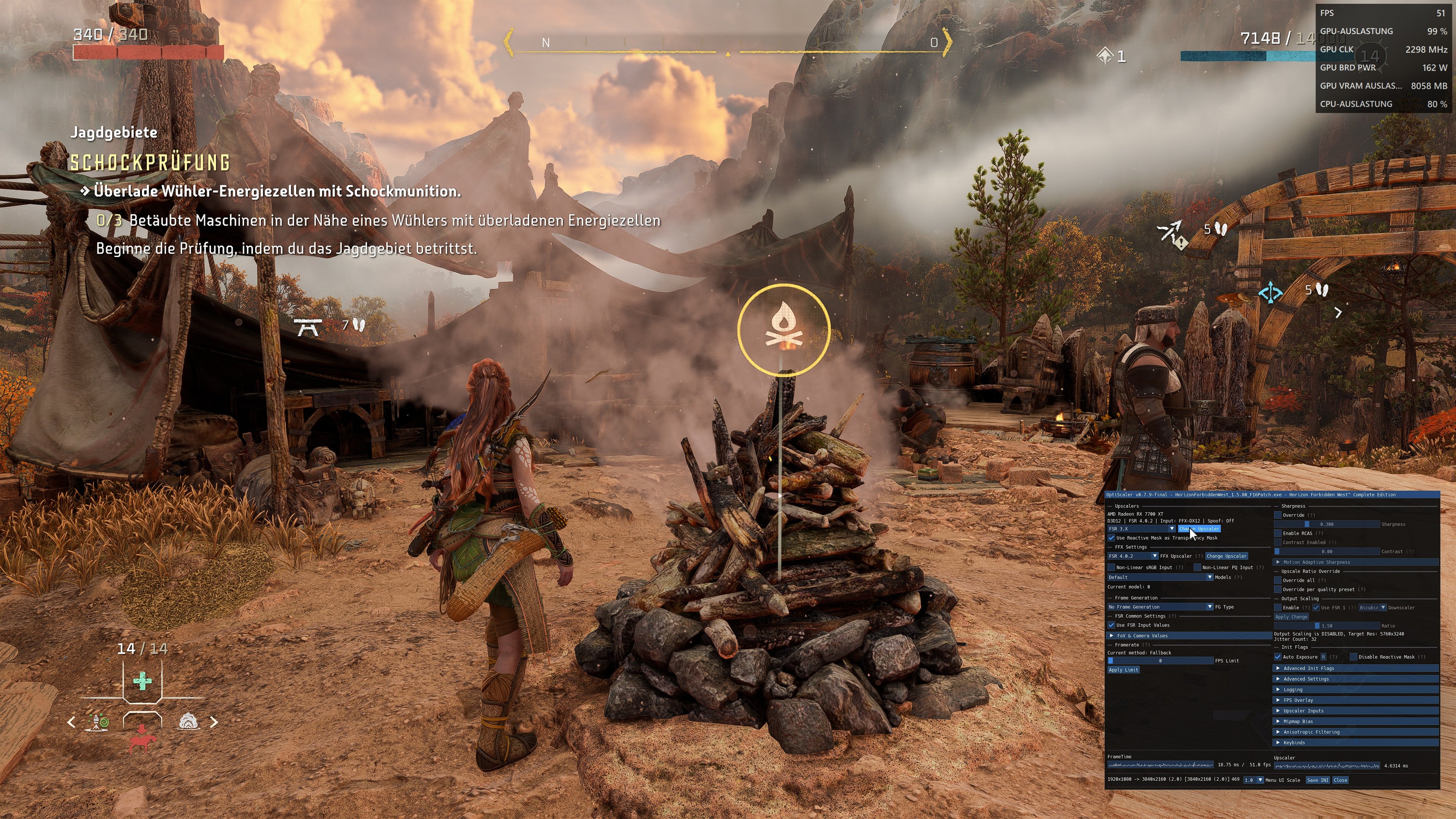
Task: Tick the Sharpness Override checkbox
Action: click(x=1278, y=516)
